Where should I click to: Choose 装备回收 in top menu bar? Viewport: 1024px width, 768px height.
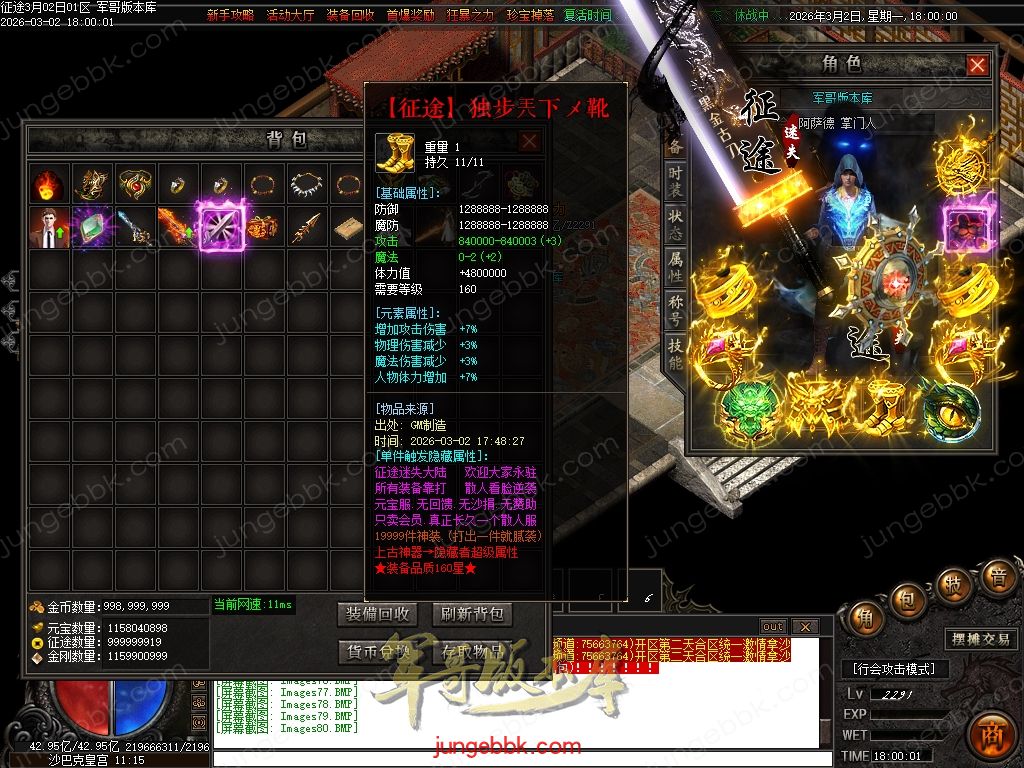pyautogui.click(x=350, y=16)
